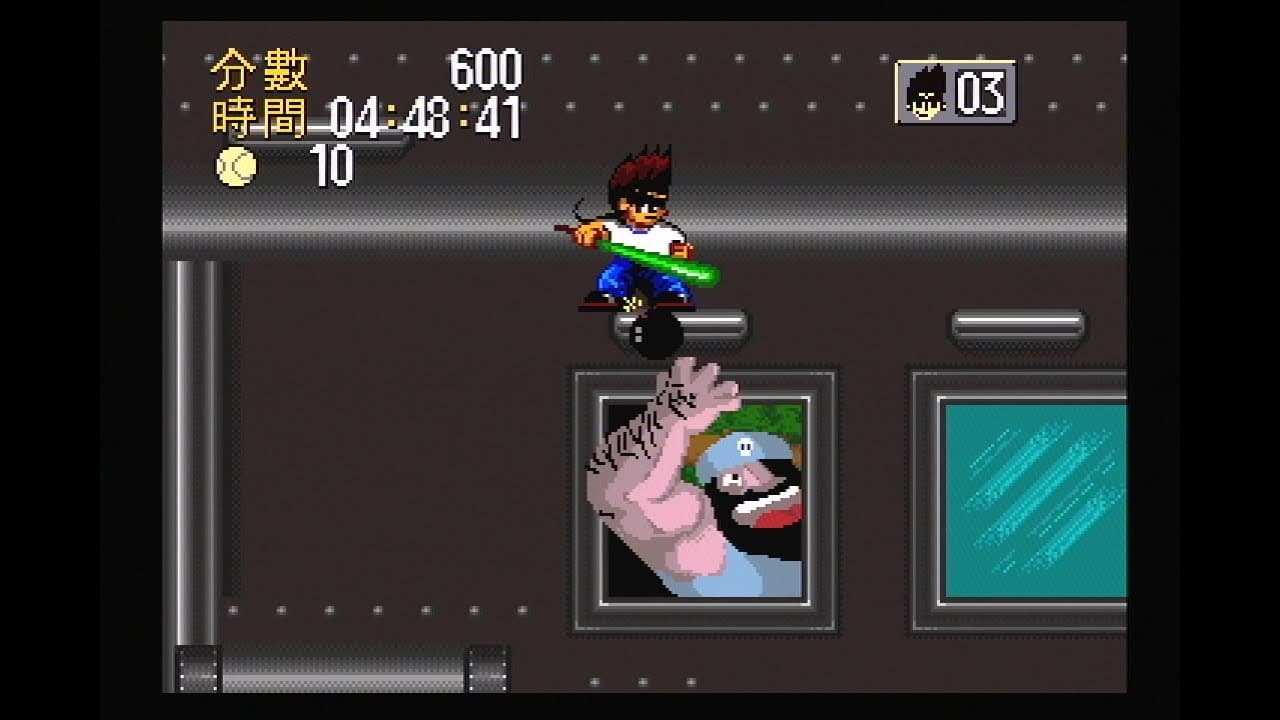Select the lives count 03 display
This screenshot has height=720, width=1280.
(x=981, y=91)
